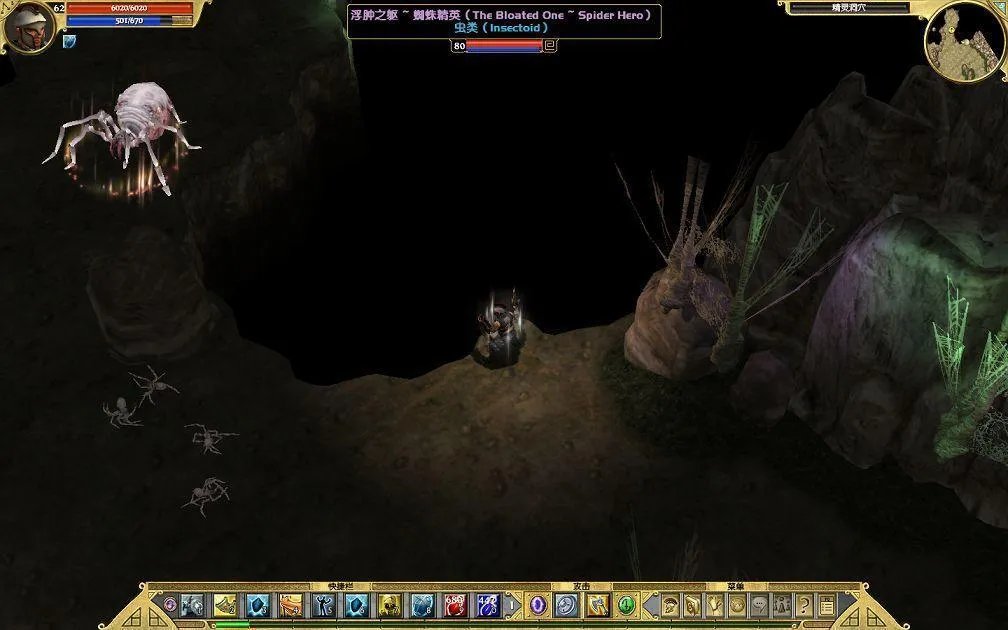Open the main menu list icon

point(827,605)
